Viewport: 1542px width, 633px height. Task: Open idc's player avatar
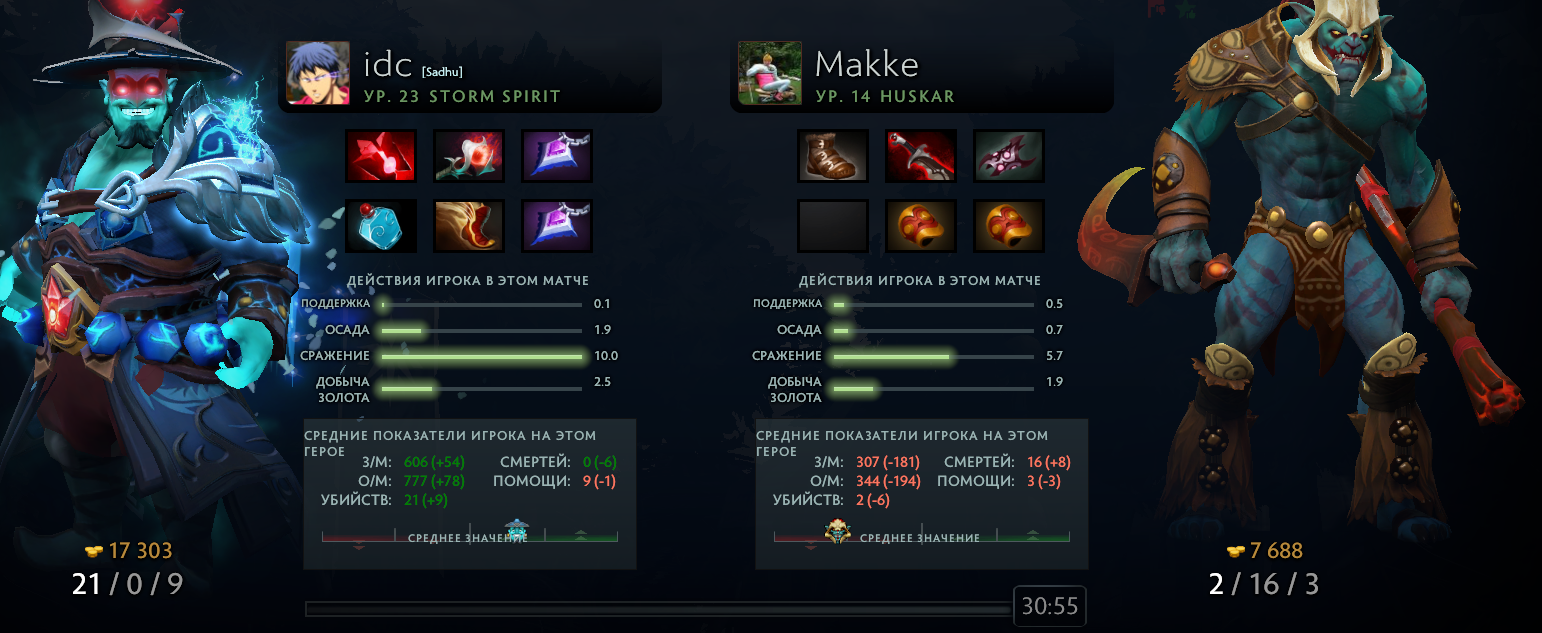318,72
